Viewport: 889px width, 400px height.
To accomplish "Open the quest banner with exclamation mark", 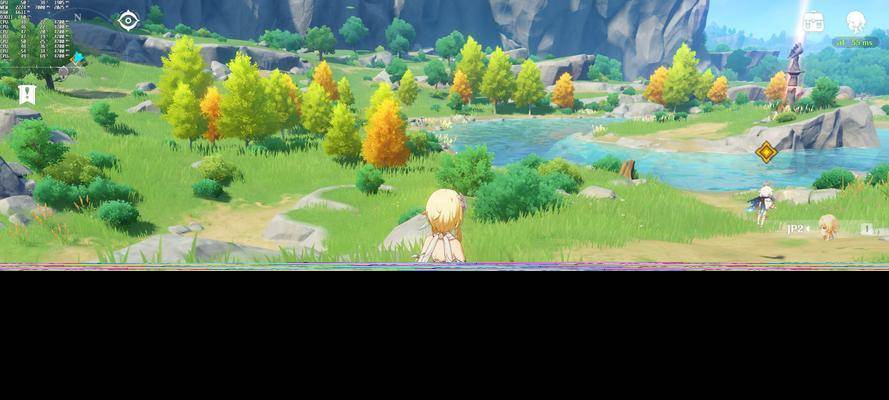I will click(27, 95).
